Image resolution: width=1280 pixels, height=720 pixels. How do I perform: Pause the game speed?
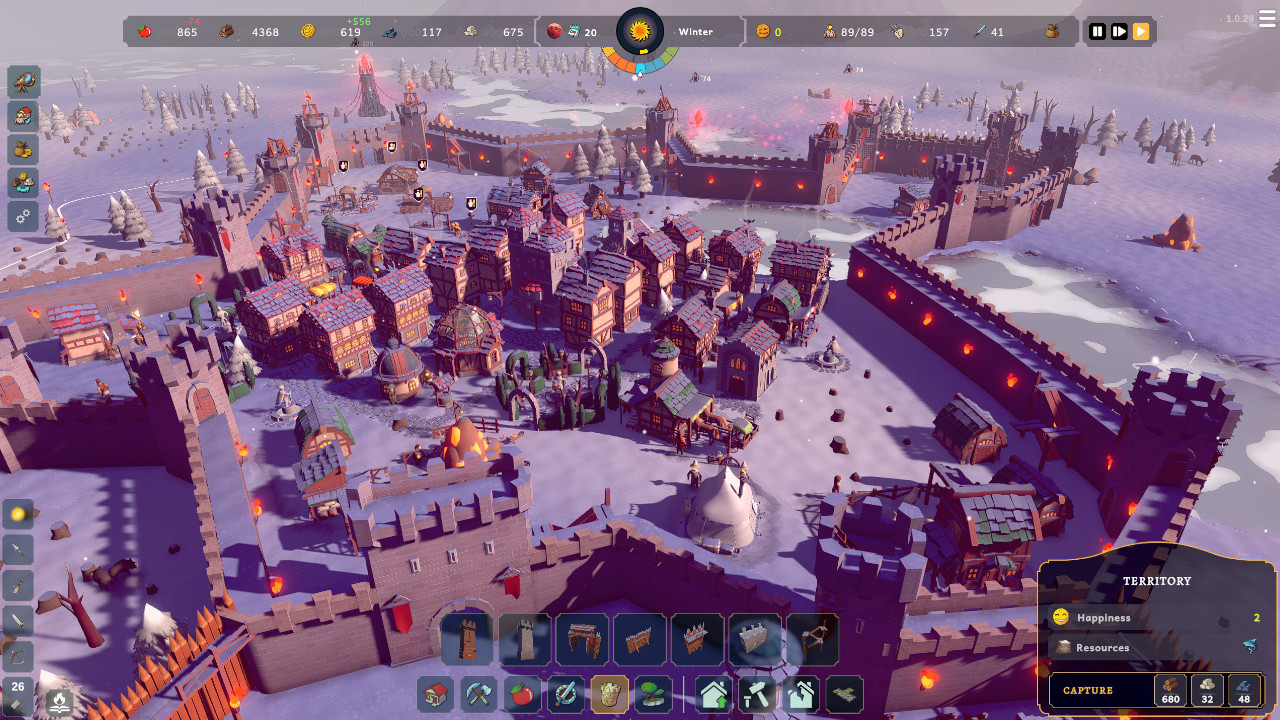pyautogui.click(x=1097, y=31)
